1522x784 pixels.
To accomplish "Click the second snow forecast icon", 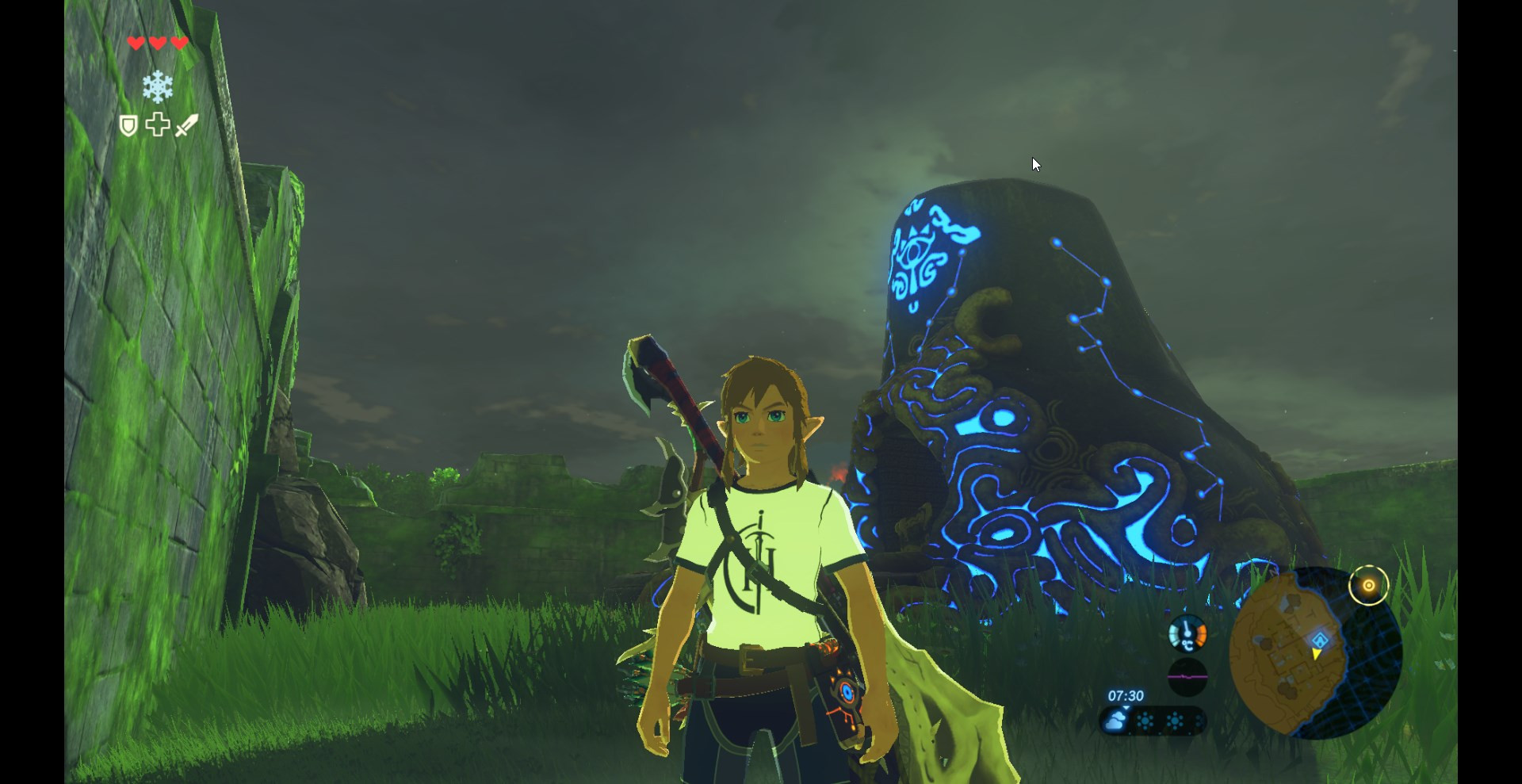I will tap(1174, 721).
